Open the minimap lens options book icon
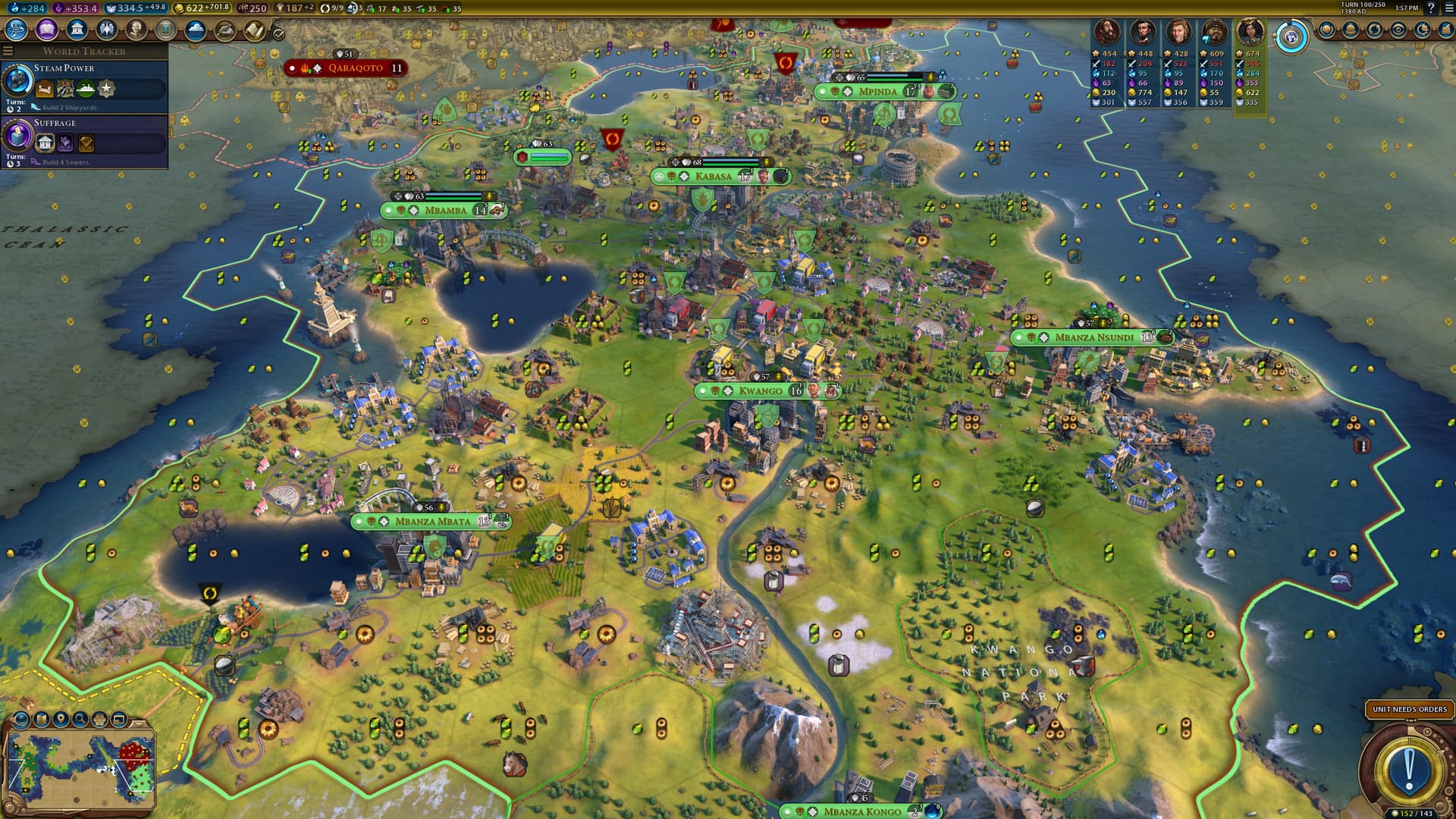This screenshot has width=1456, height=819. (x=41, y=718)
